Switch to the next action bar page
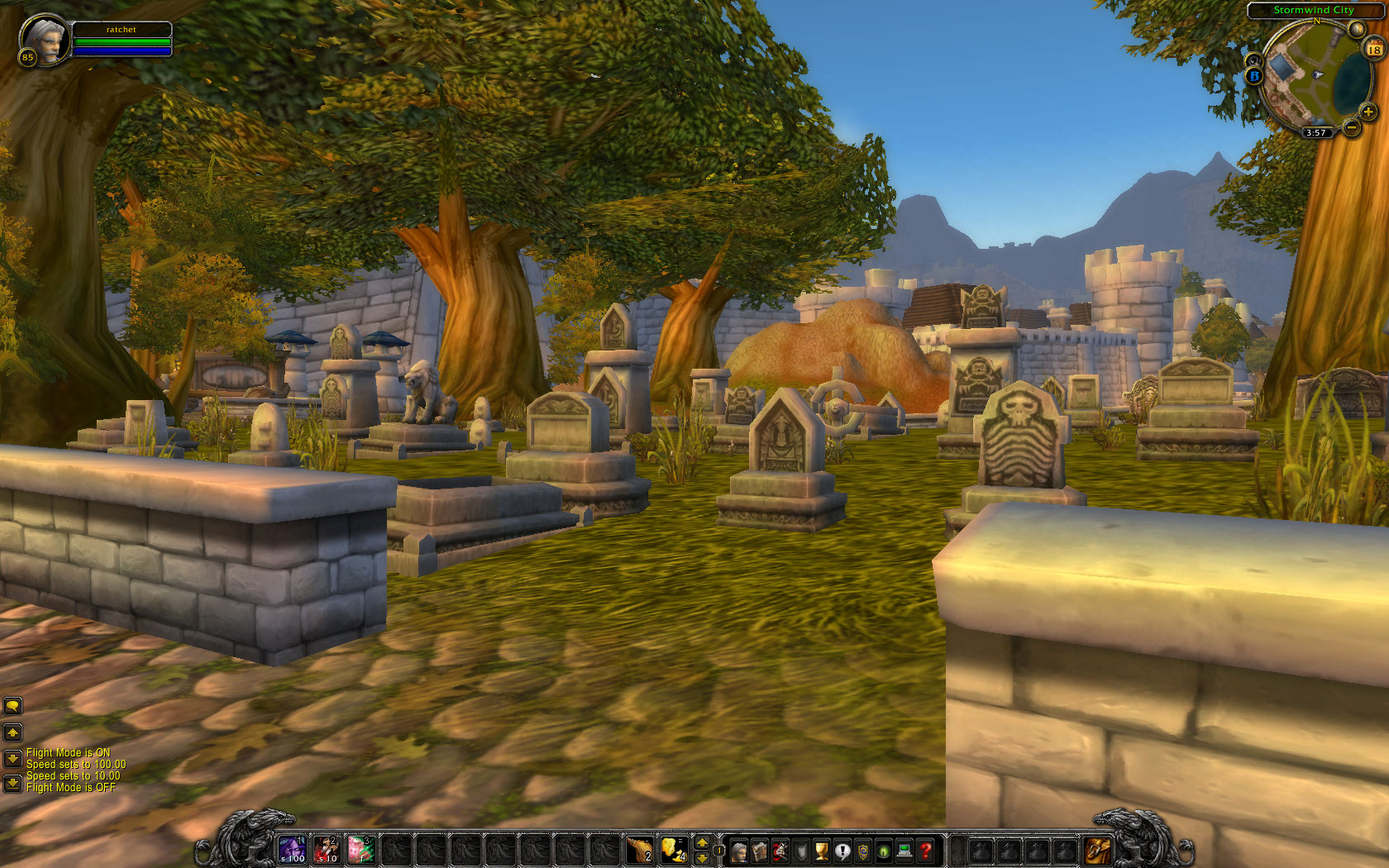 click(702, 842)
